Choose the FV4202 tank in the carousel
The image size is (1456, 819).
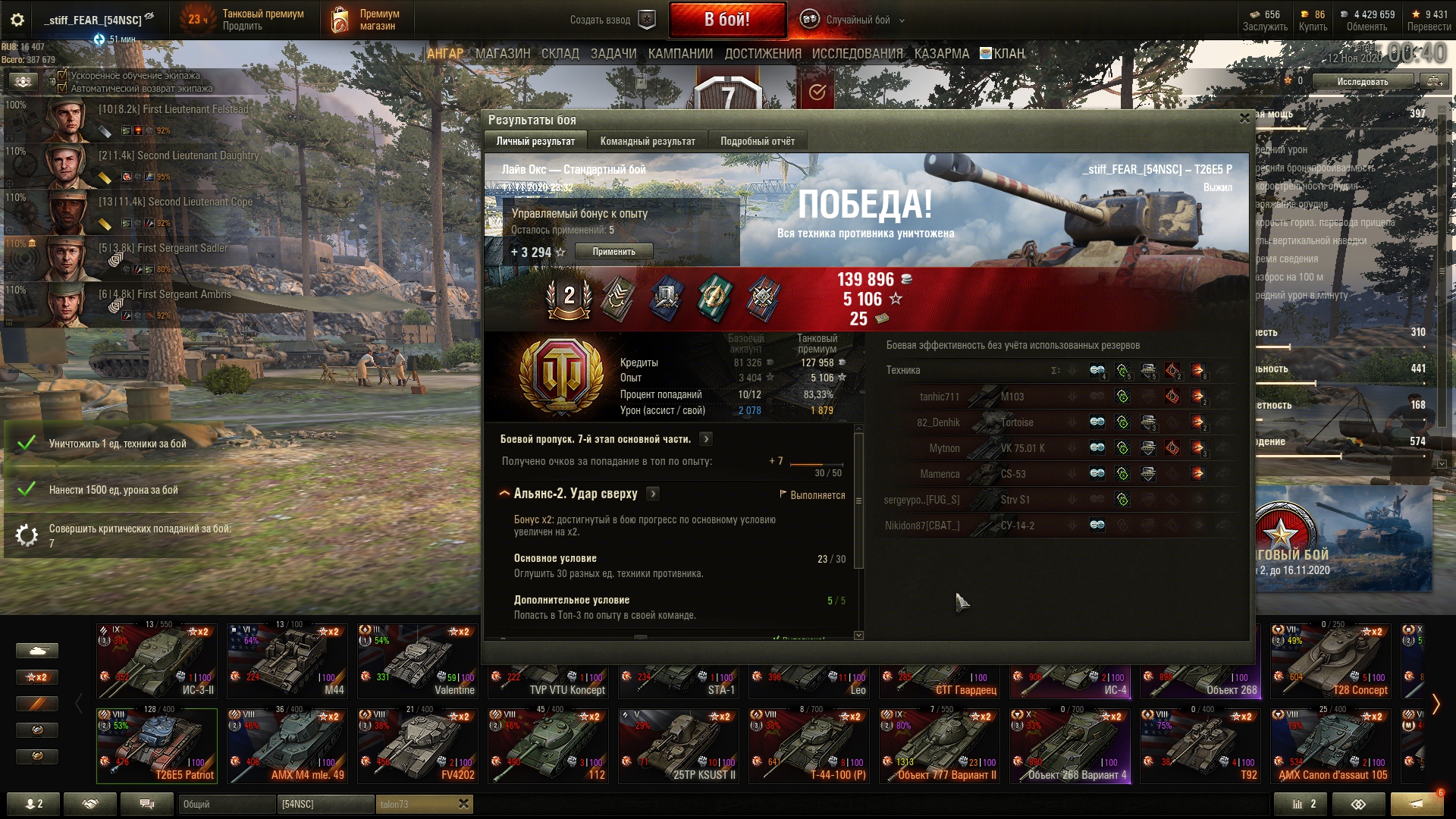point(418,745)
